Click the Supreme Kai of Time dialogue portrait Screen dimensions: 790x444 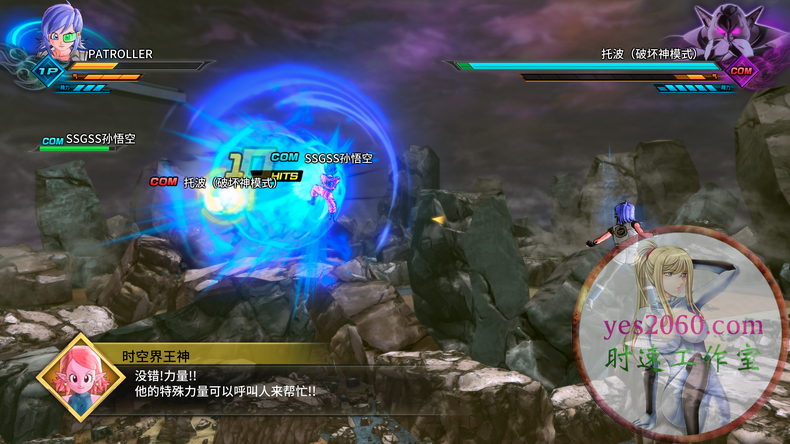coord(74,376)
